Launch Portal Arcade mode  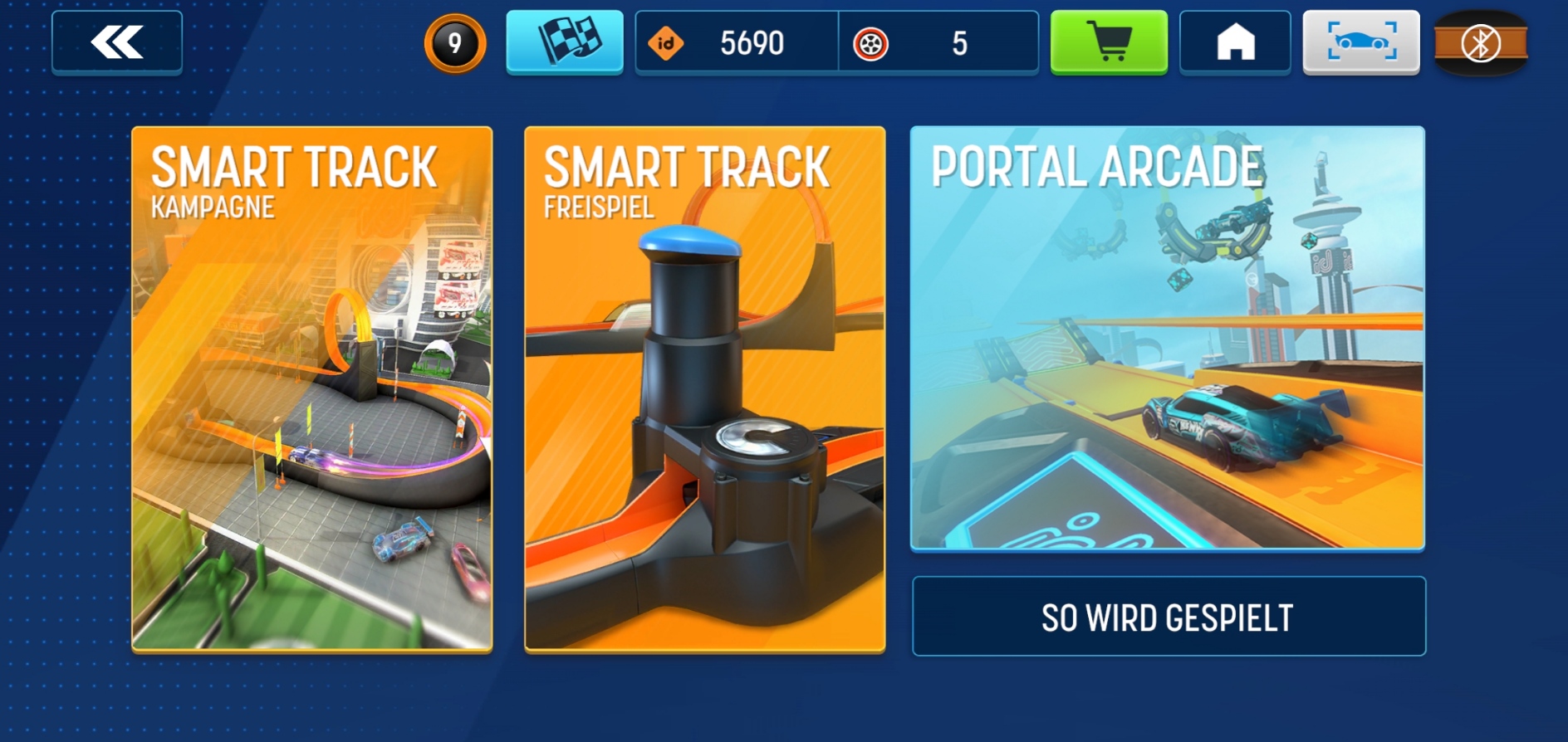pyautogui.click(x=1168, y=338)
